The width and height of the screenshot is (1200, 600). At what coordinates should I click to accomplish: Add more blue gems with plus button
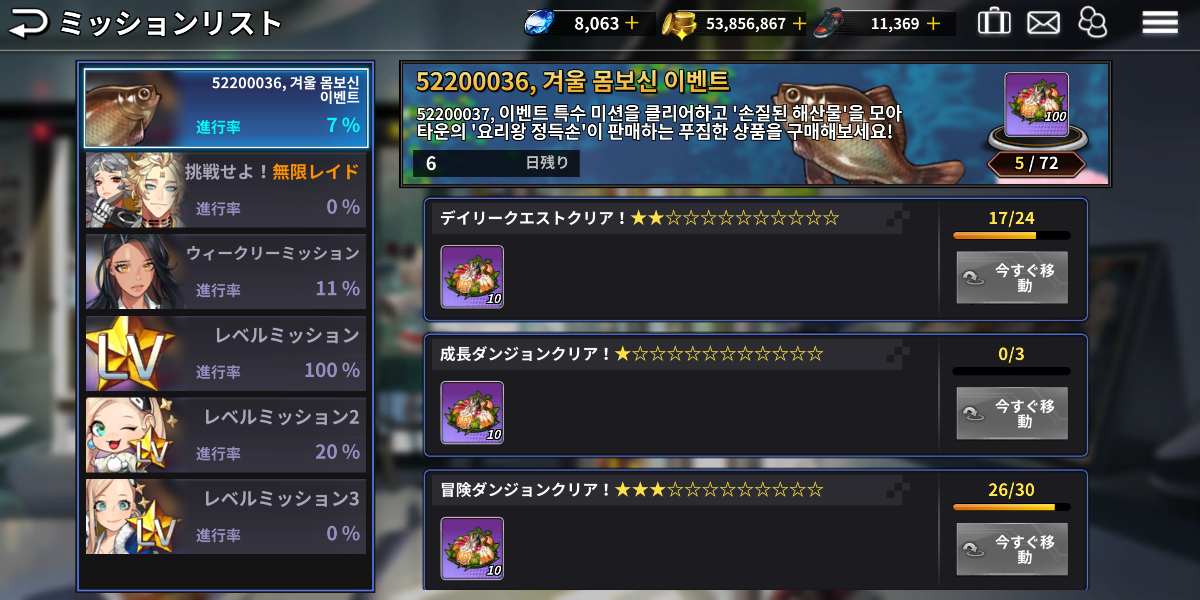pyautogui.click(x=632, y=23)
